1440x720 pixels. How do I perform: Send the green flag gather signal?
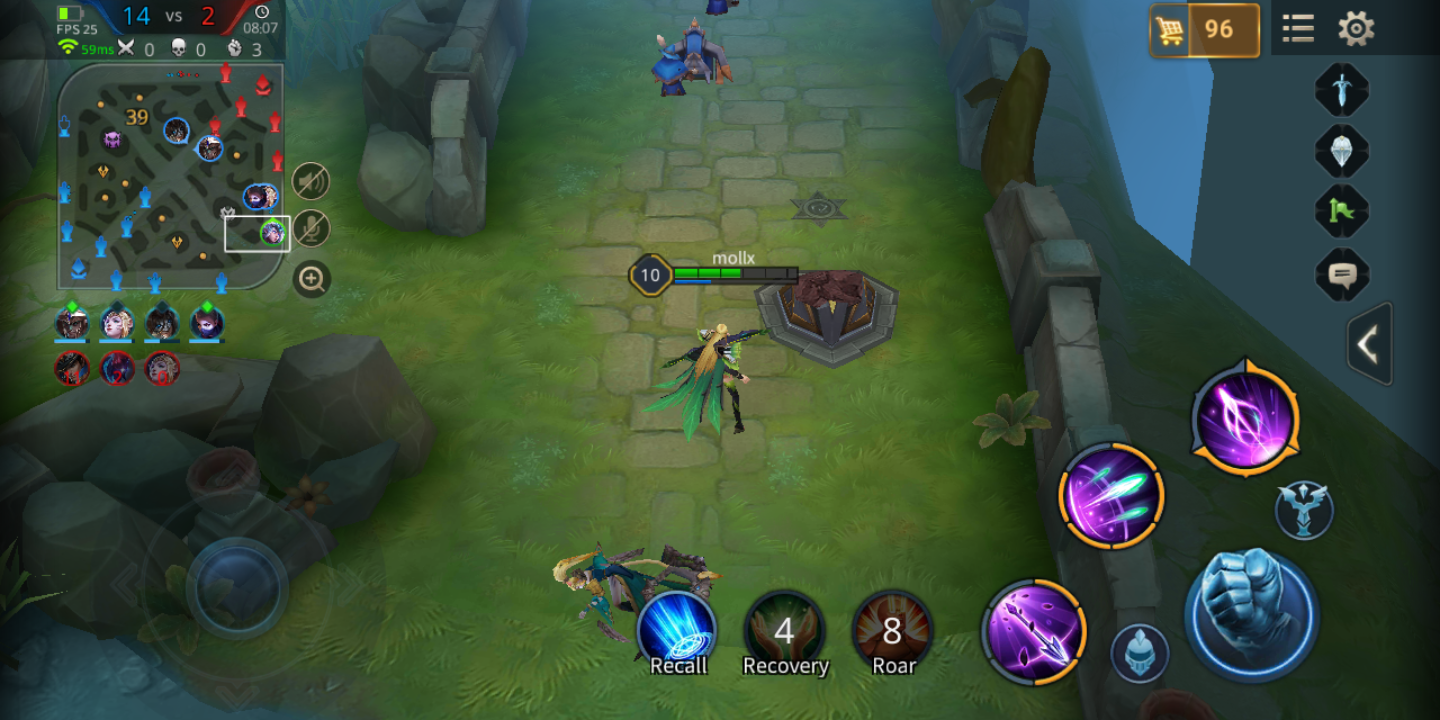(1341, 212)
